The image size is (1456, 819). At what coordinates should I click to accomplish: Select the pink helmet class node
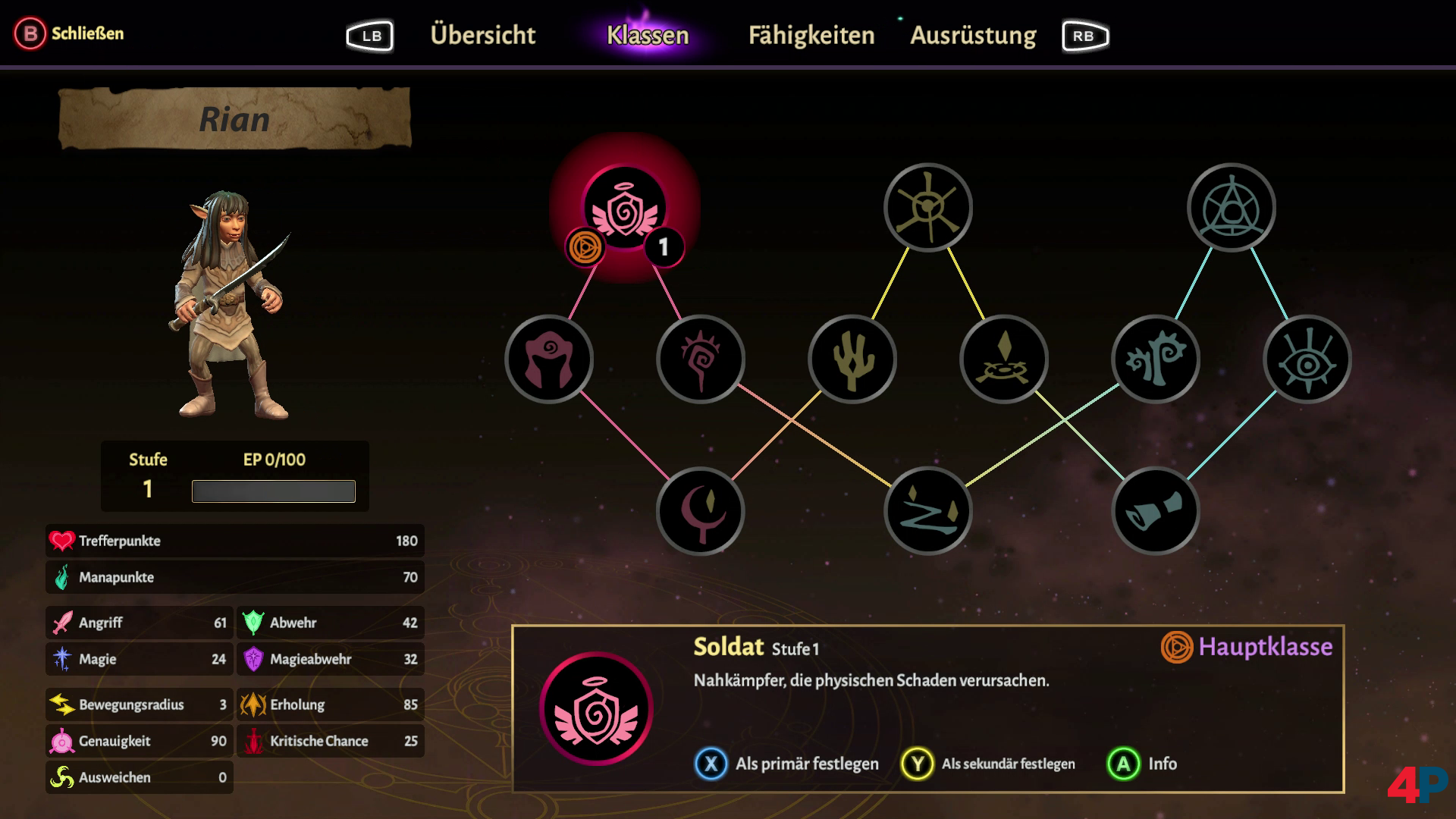click(x=549, y=359)
